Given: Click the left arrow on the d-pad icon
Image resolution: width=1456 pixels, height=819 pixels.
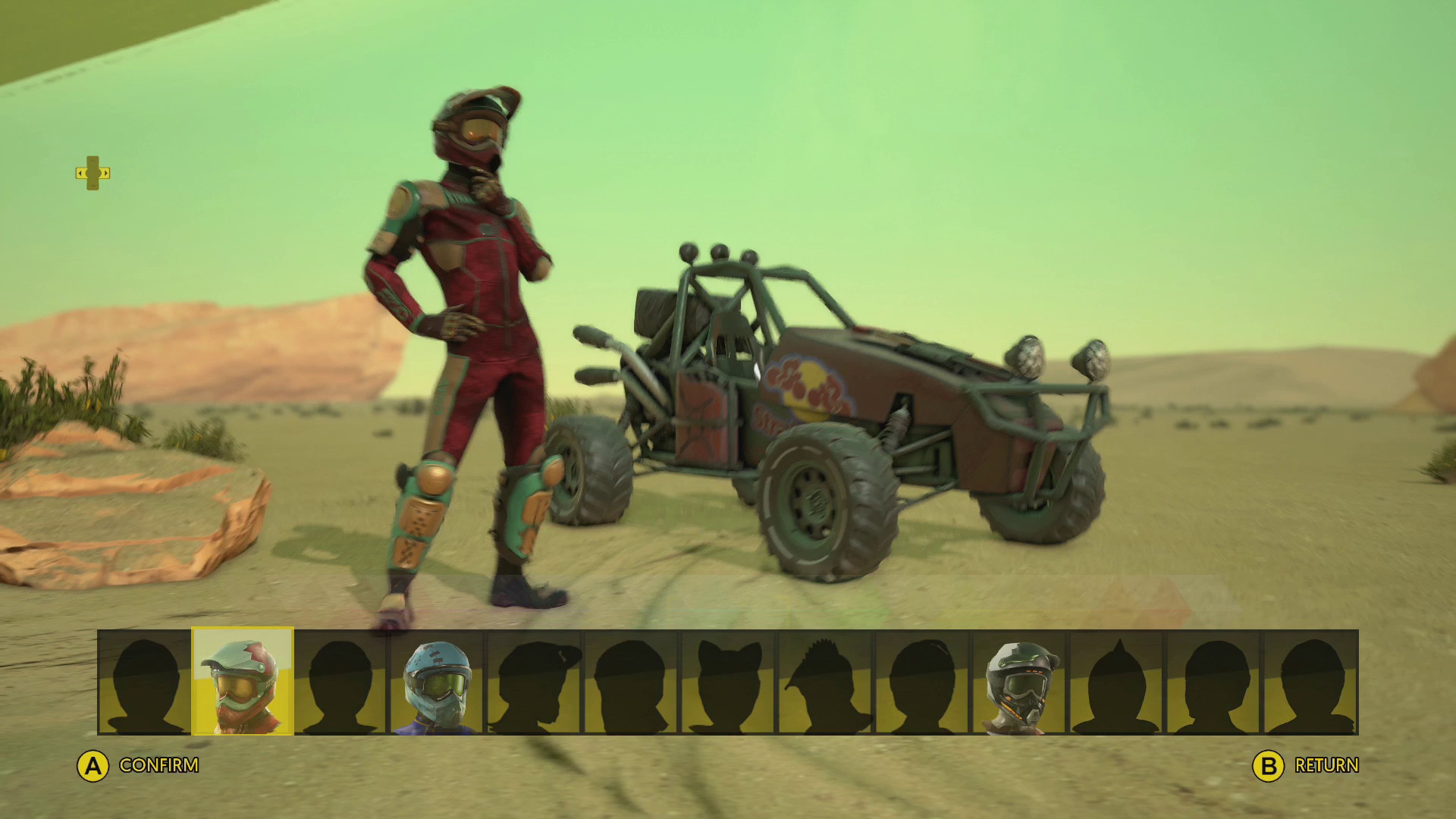Looking at the screenshot, I should click(x=80, y=173).
